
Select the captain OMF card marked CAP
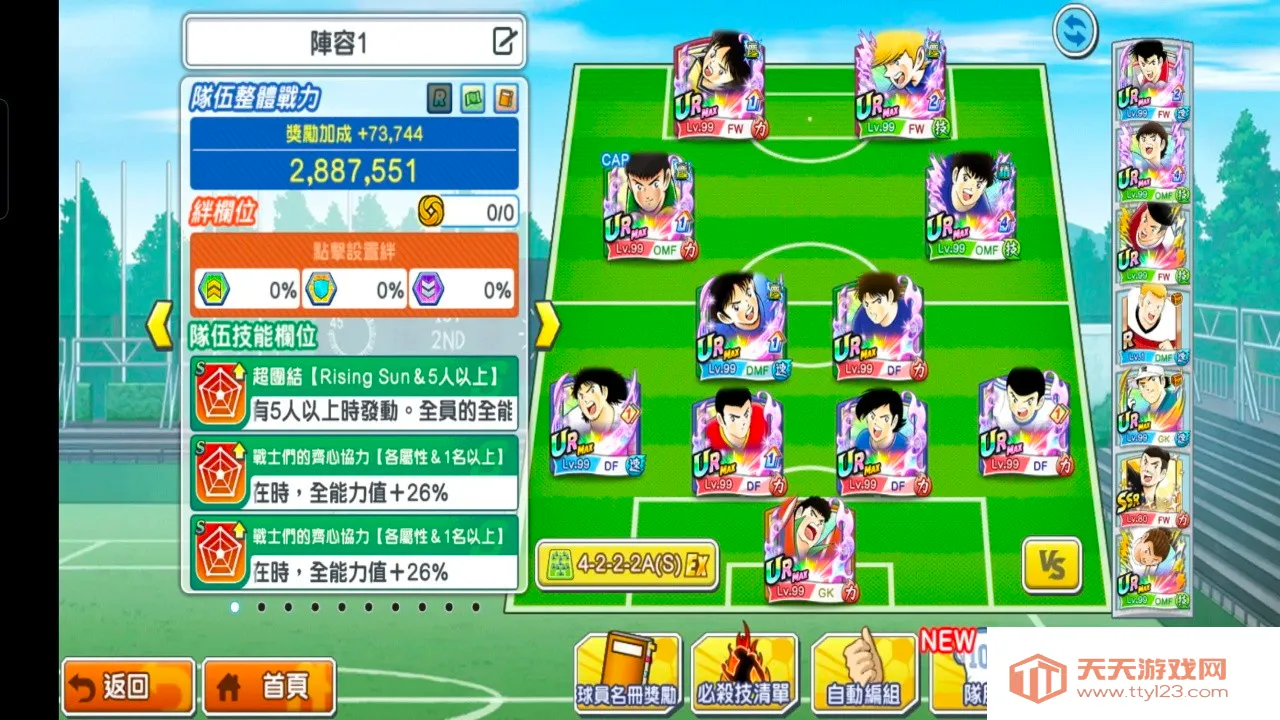point(650,208)
